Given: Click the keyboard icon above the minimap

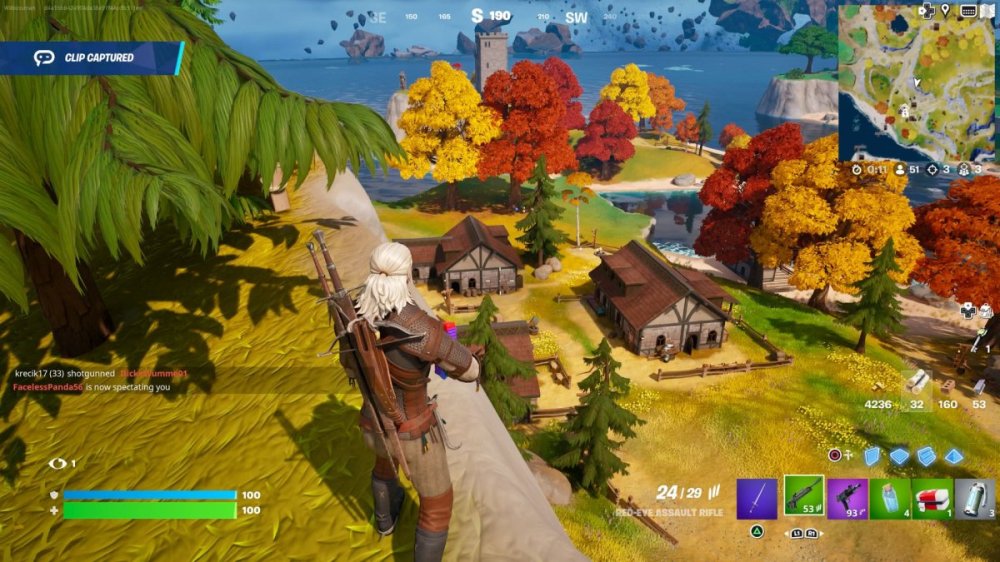Looking at the screenshot, I should [x=967, y=10].
